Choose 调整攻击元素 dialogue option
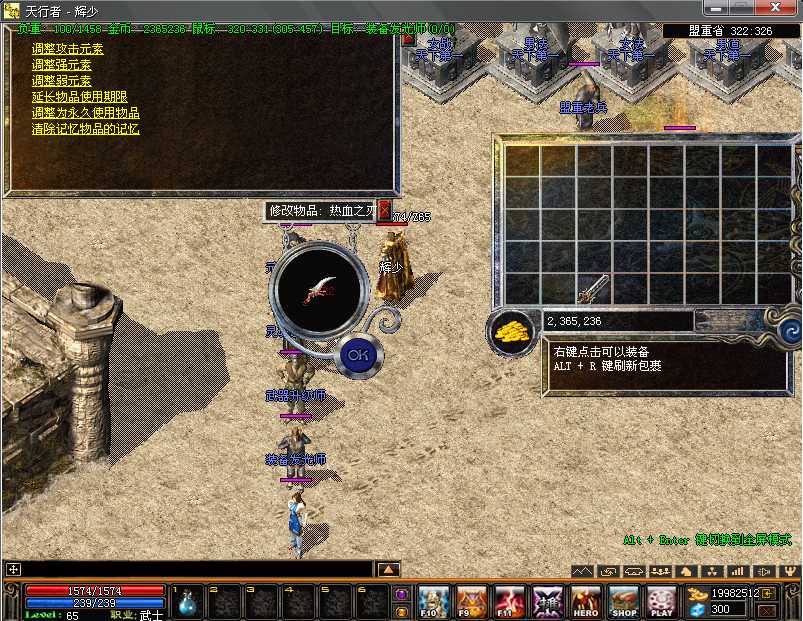This screenshot has height=621, width=803. pyautogui.click(x=66, y=48)
